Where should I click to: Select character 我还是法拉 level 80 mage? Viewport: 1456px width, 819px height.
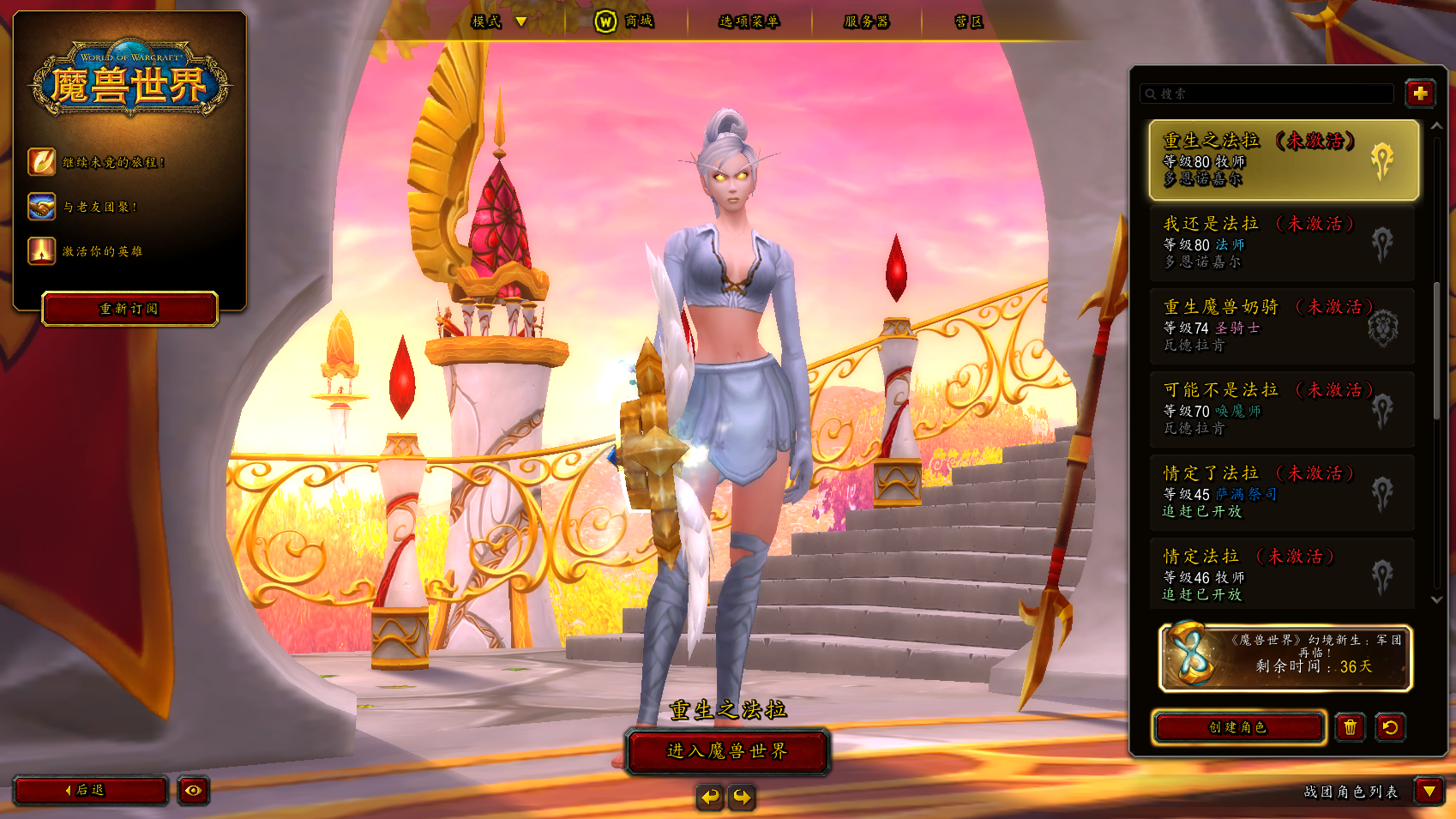[1282, 243]
